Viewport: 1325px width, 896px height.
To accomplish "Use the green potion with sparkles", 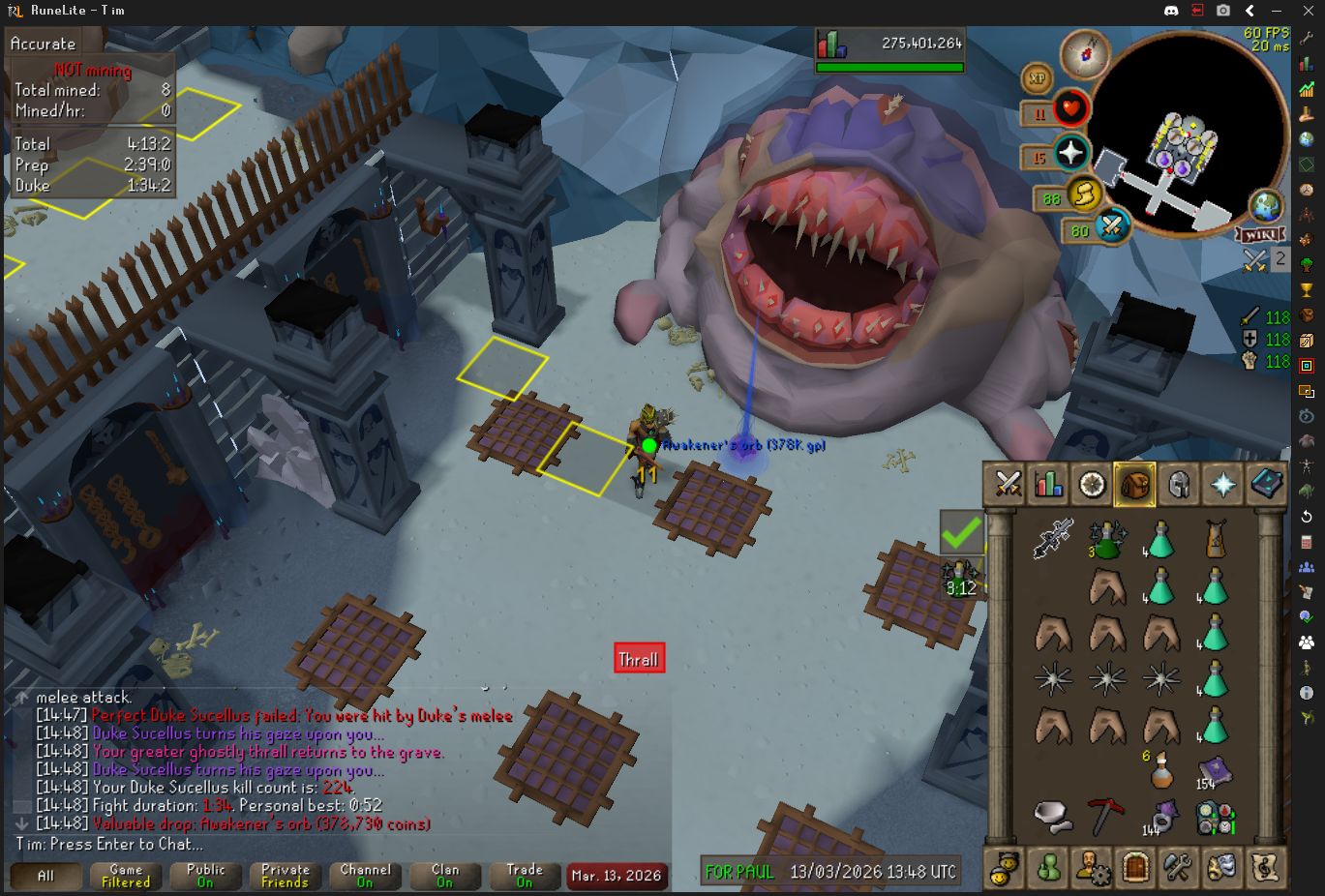I will (x=1105, y=539).
